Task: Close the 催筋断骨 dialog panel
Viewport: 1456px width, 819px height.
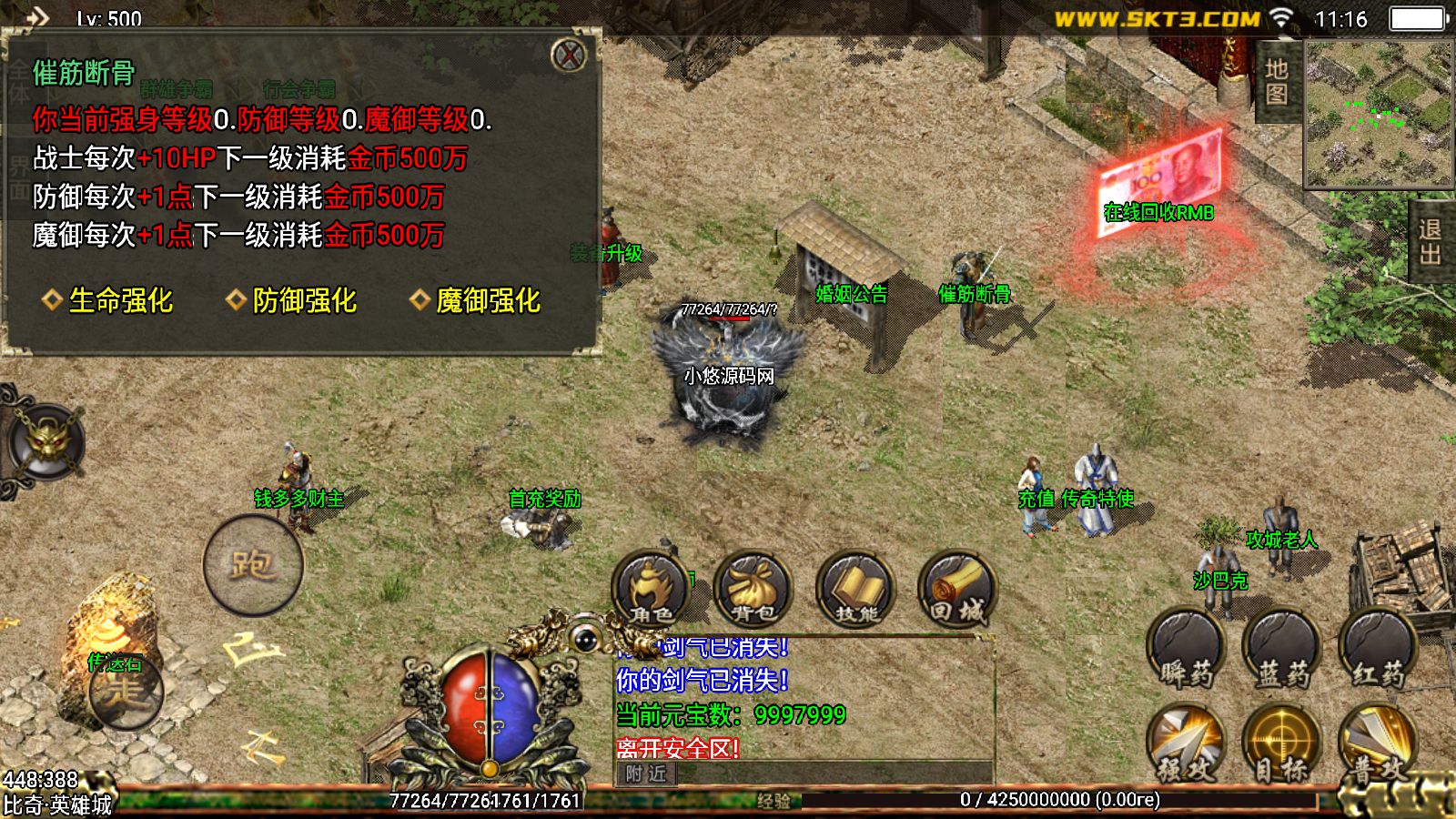Action: click(569, 56)
